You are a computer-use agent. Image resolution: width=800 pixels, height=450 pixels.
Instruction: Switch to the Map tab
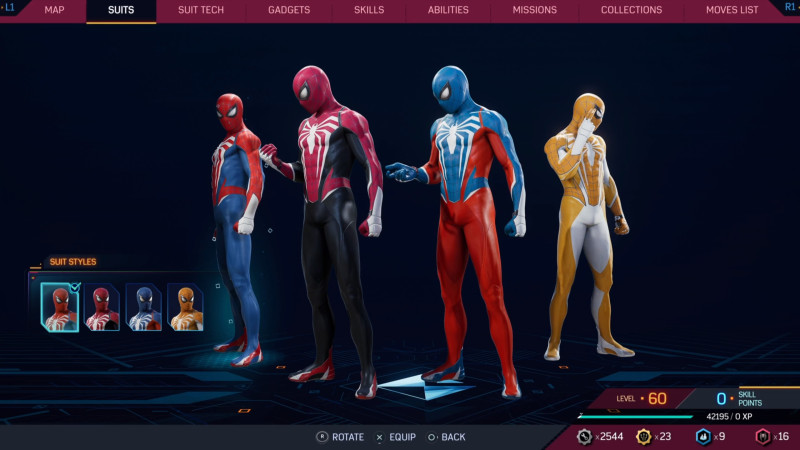54,10
